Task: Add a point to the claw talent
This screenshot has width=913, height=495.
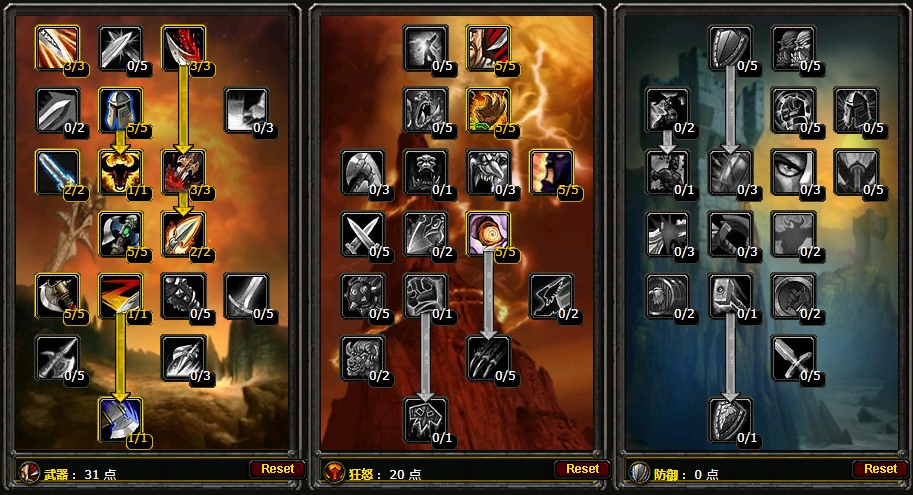Action: pos(488,357)
